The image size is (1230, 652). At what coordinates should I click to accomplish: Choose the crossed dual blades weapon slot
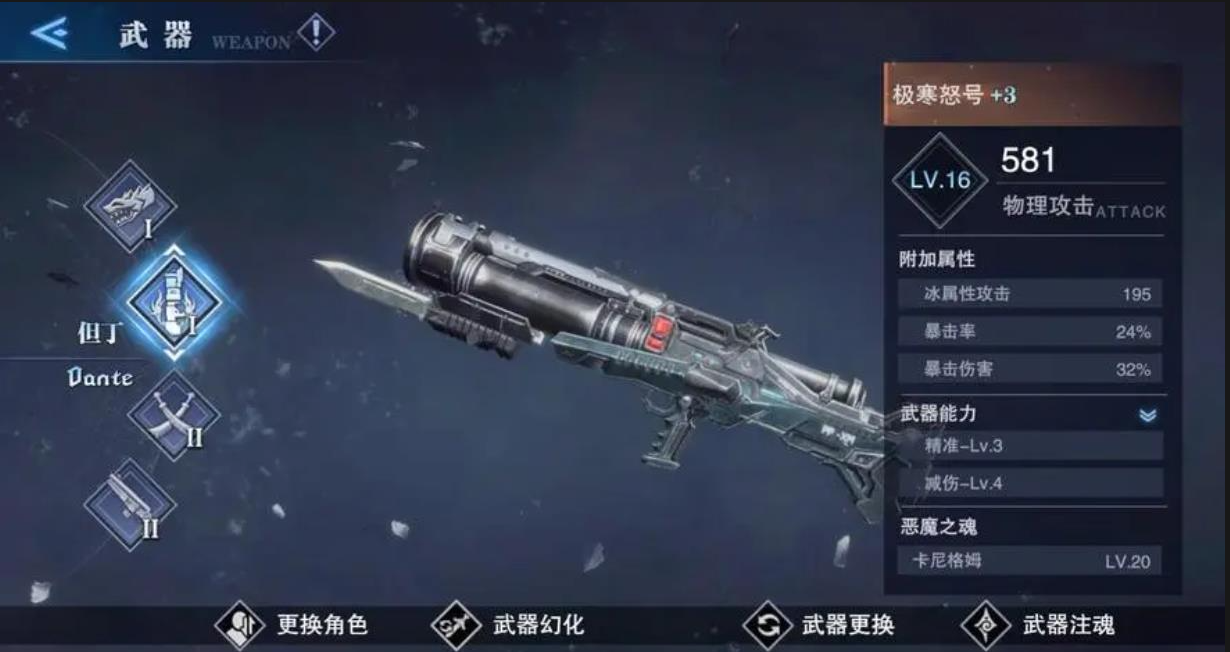tap(172, 414)
